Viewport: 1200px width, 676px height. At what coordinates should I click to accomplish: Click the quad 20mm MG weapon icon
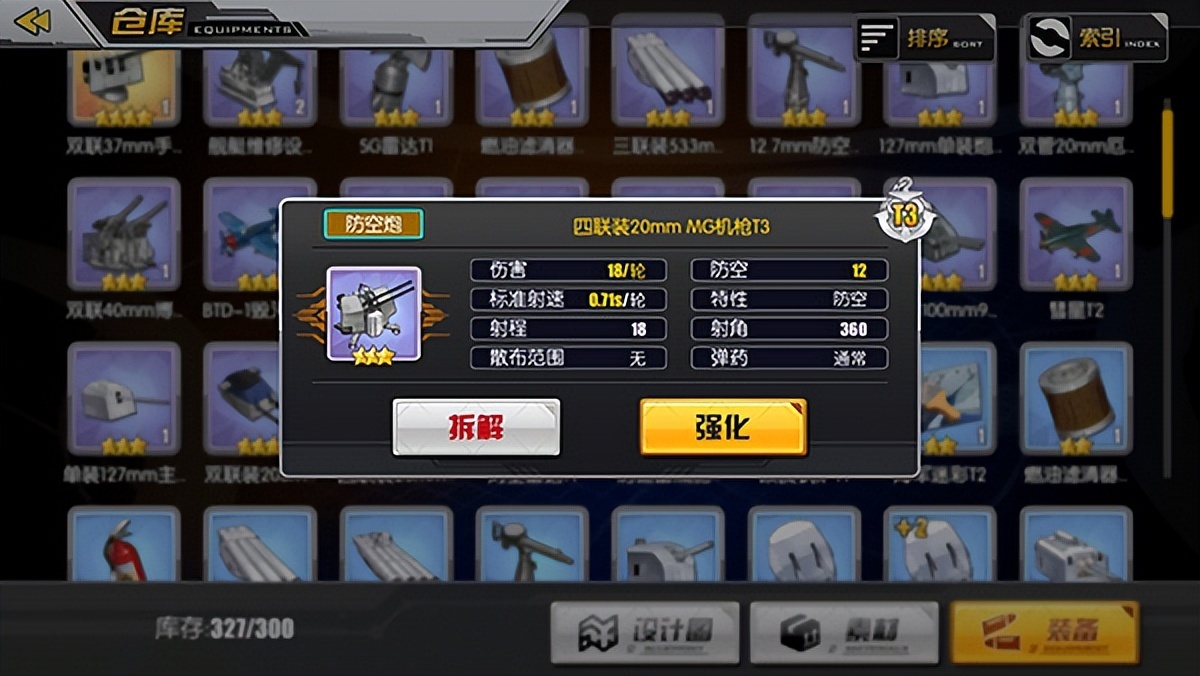click(373, 313)
